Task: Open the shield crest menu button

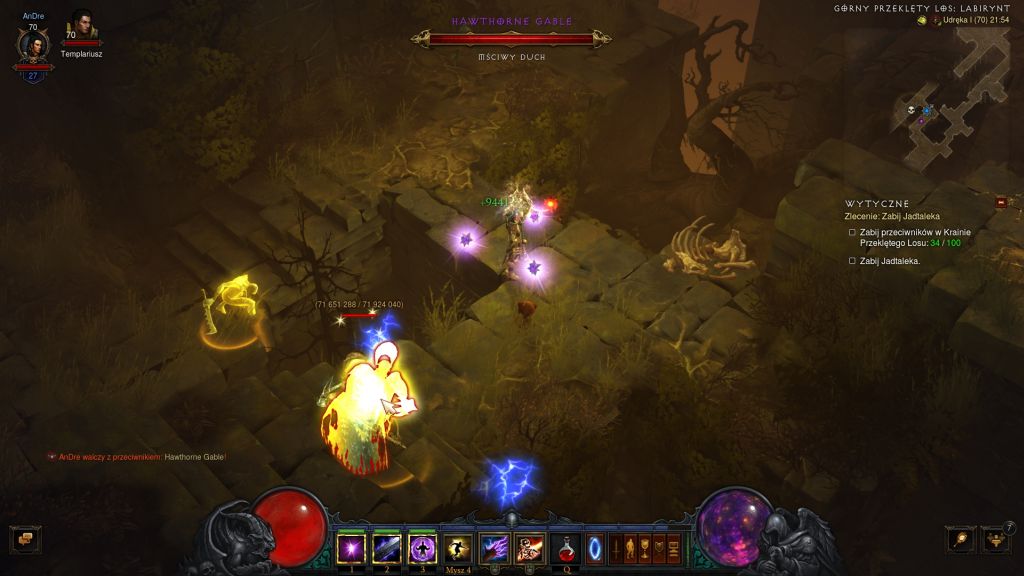Action: click(660, 548)
